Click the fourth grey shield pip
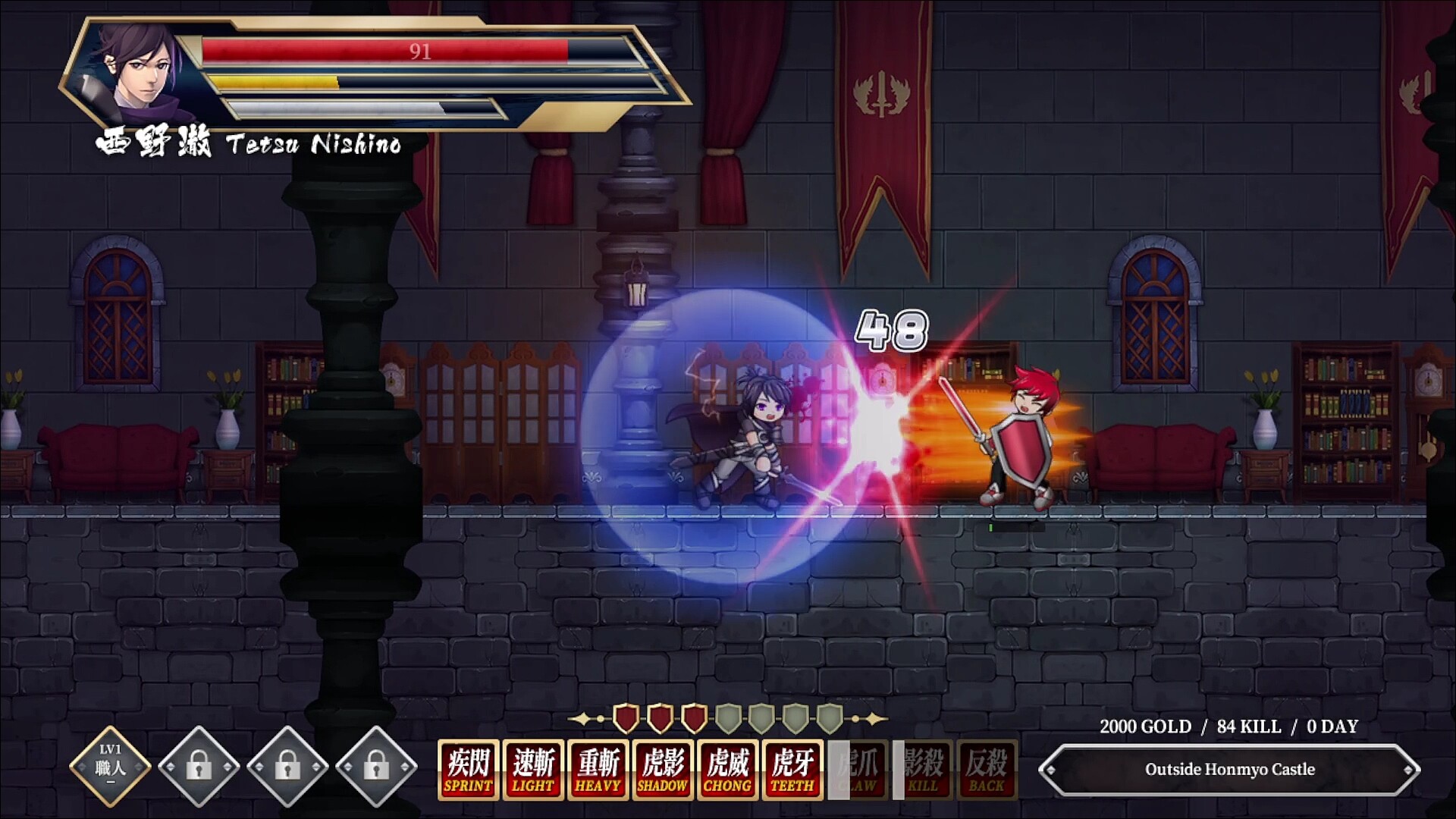This screenshot has width=1456, height=819. tap(728, 716)
